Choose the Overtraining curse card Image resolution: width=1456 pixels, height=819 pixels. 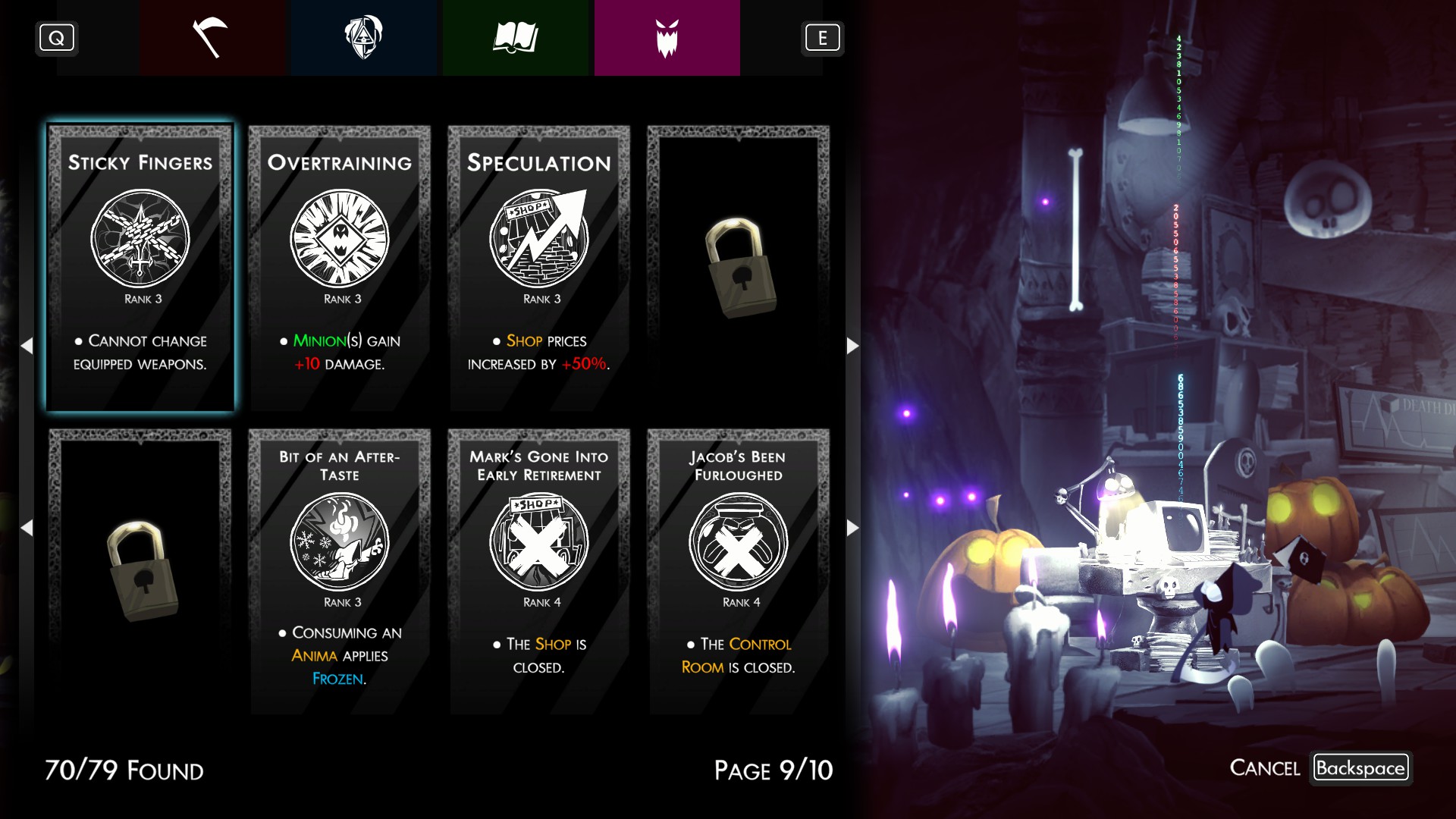[x=340, y=268]
